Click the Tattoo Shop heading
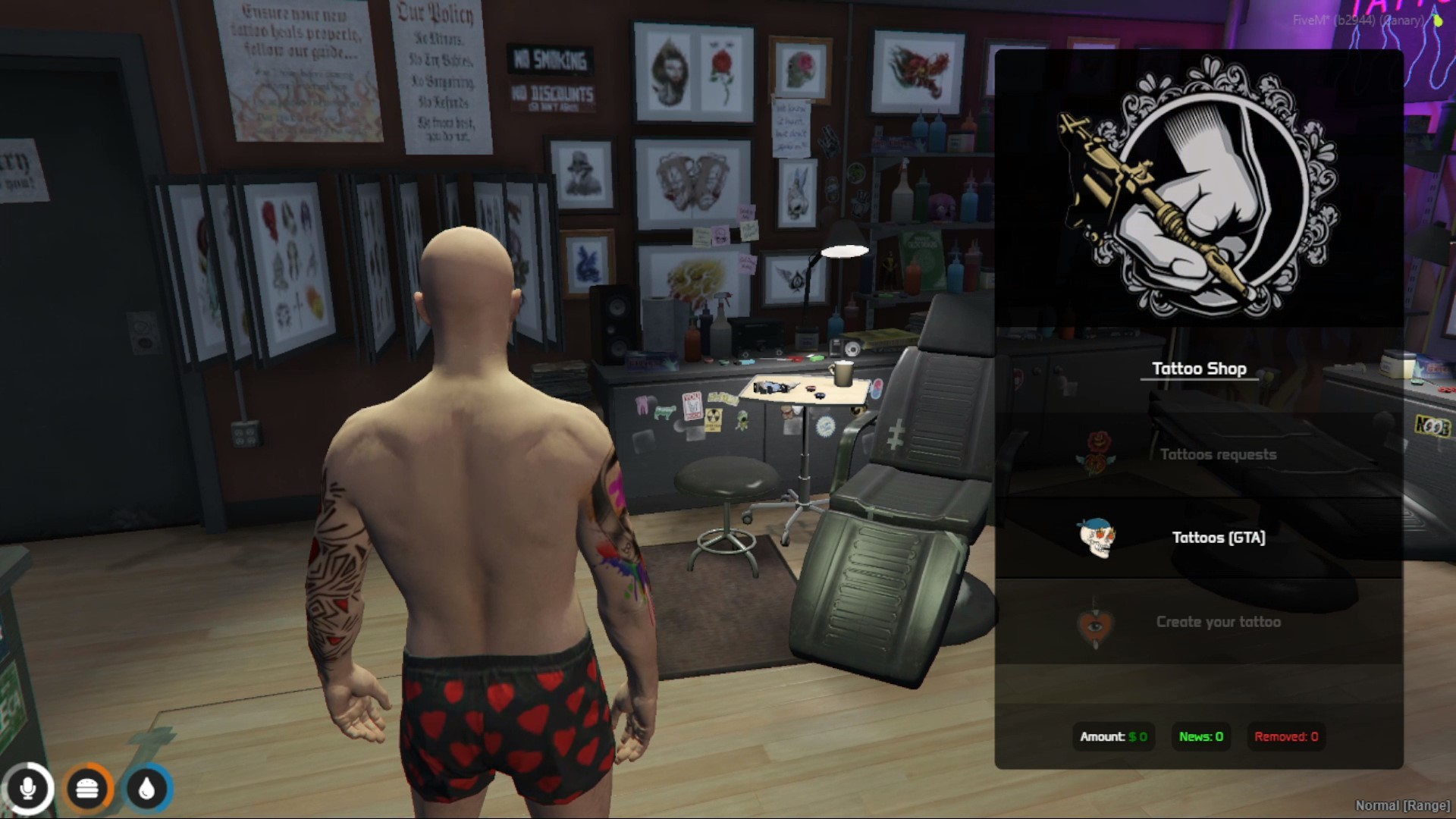Viewport: 1456px width, 819px height. pos(1200,369)
